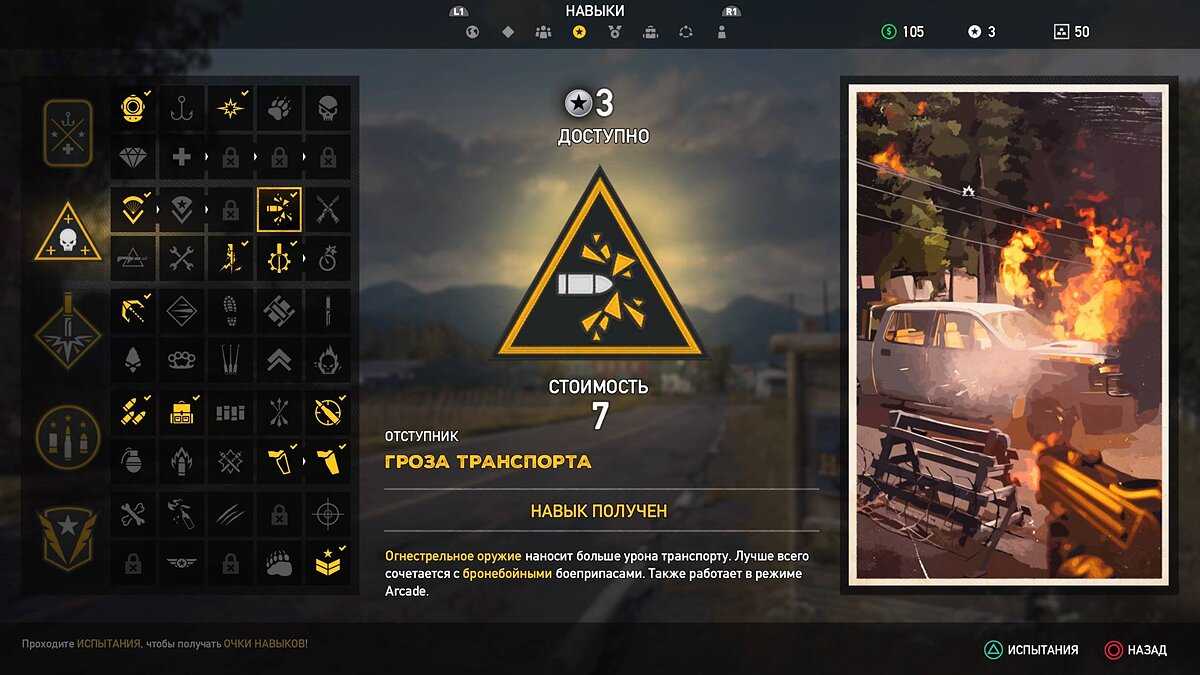Select the Survivalist category with crossed arrows

68,133
